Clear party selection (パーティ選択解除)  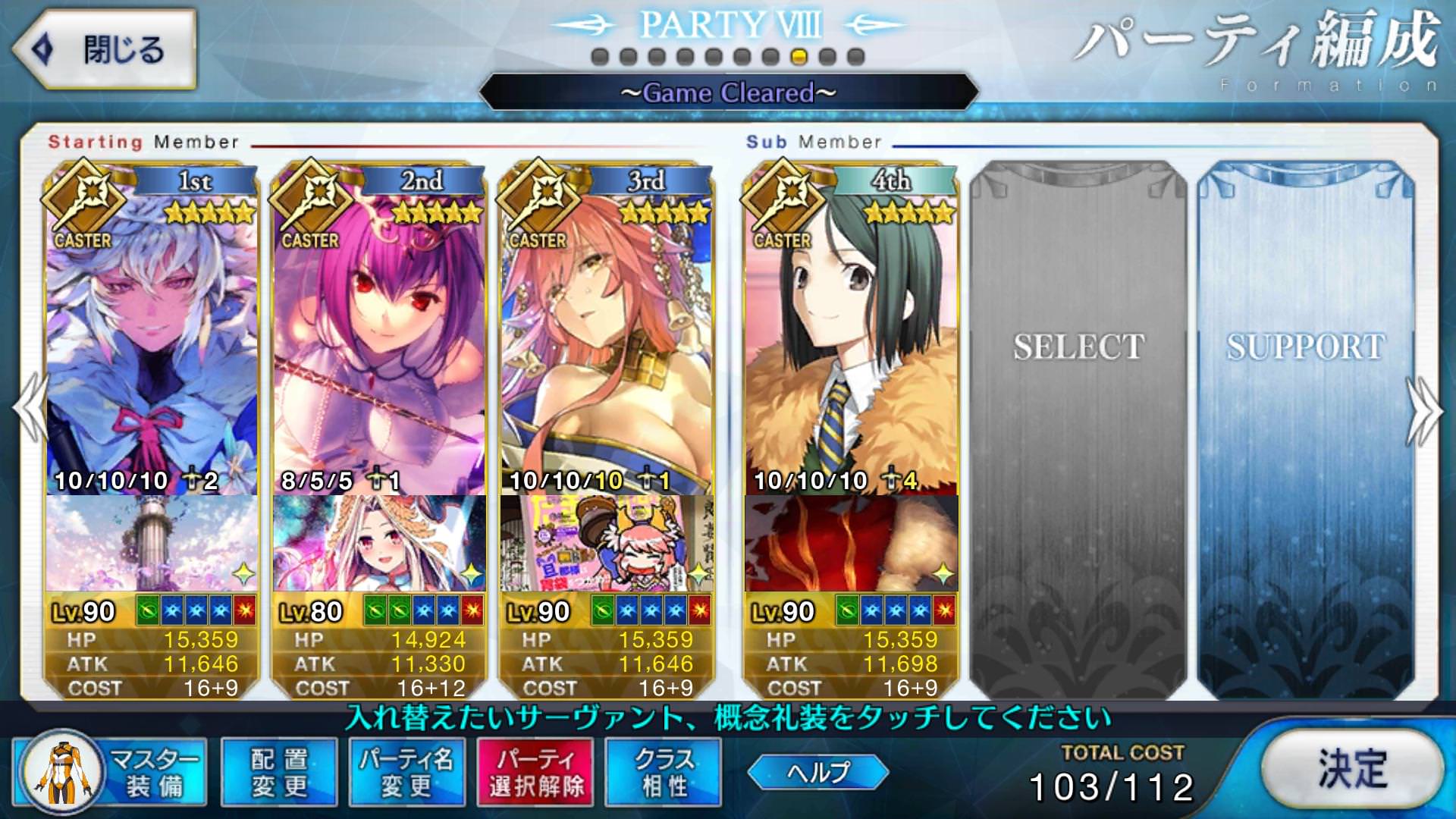[536, 772]
